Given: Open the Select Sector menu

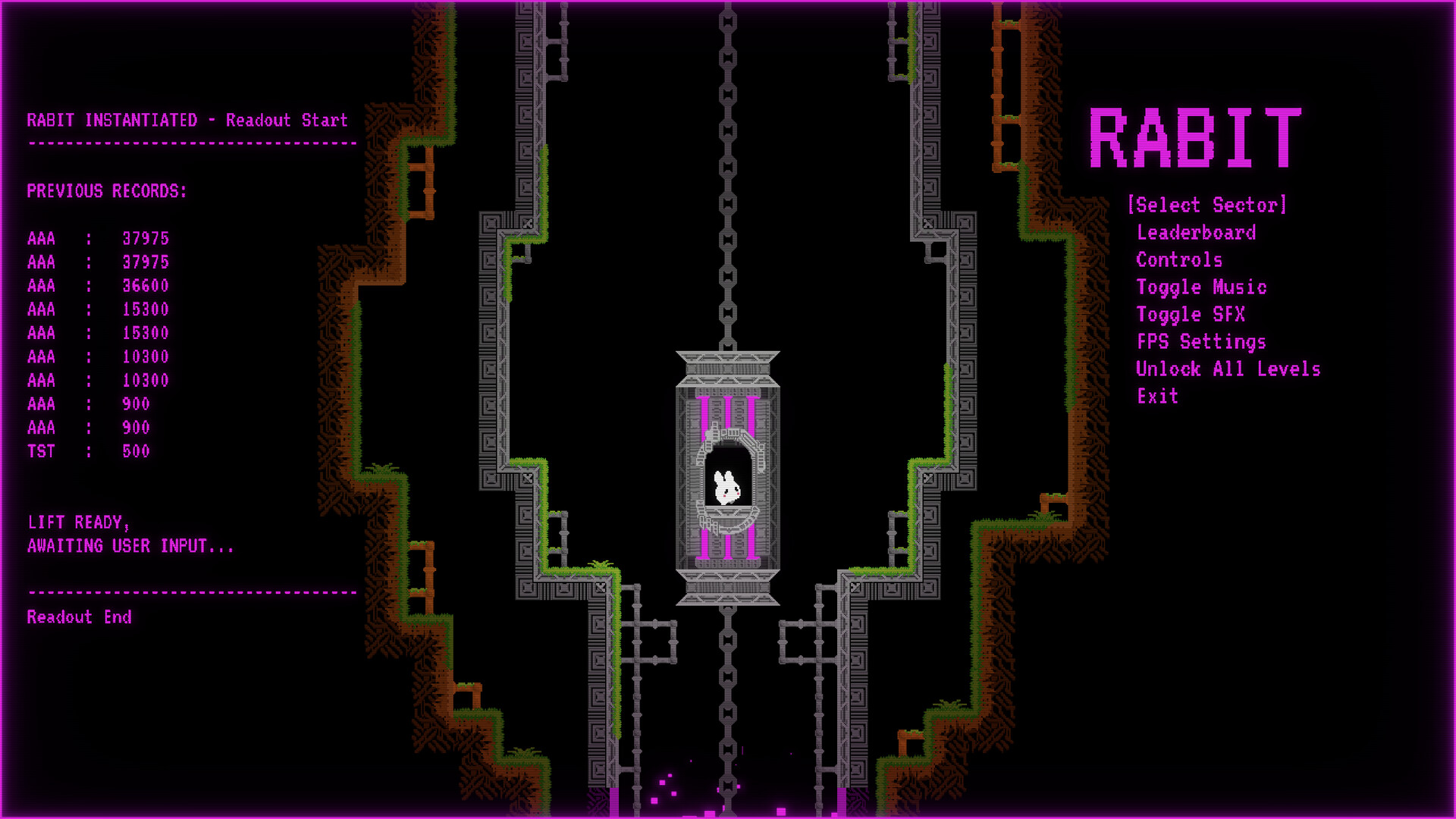Looking at the screenshot, I should click(x=1207, y=205).
